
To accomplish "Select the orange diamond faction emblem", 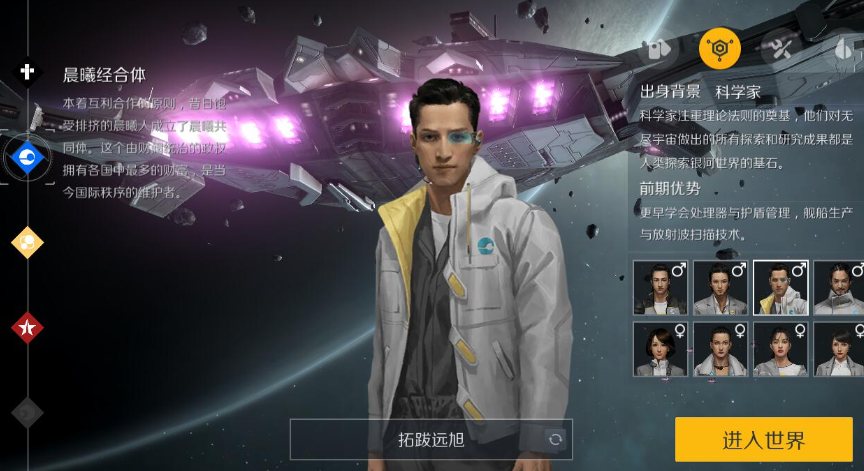I will [27, 241].
